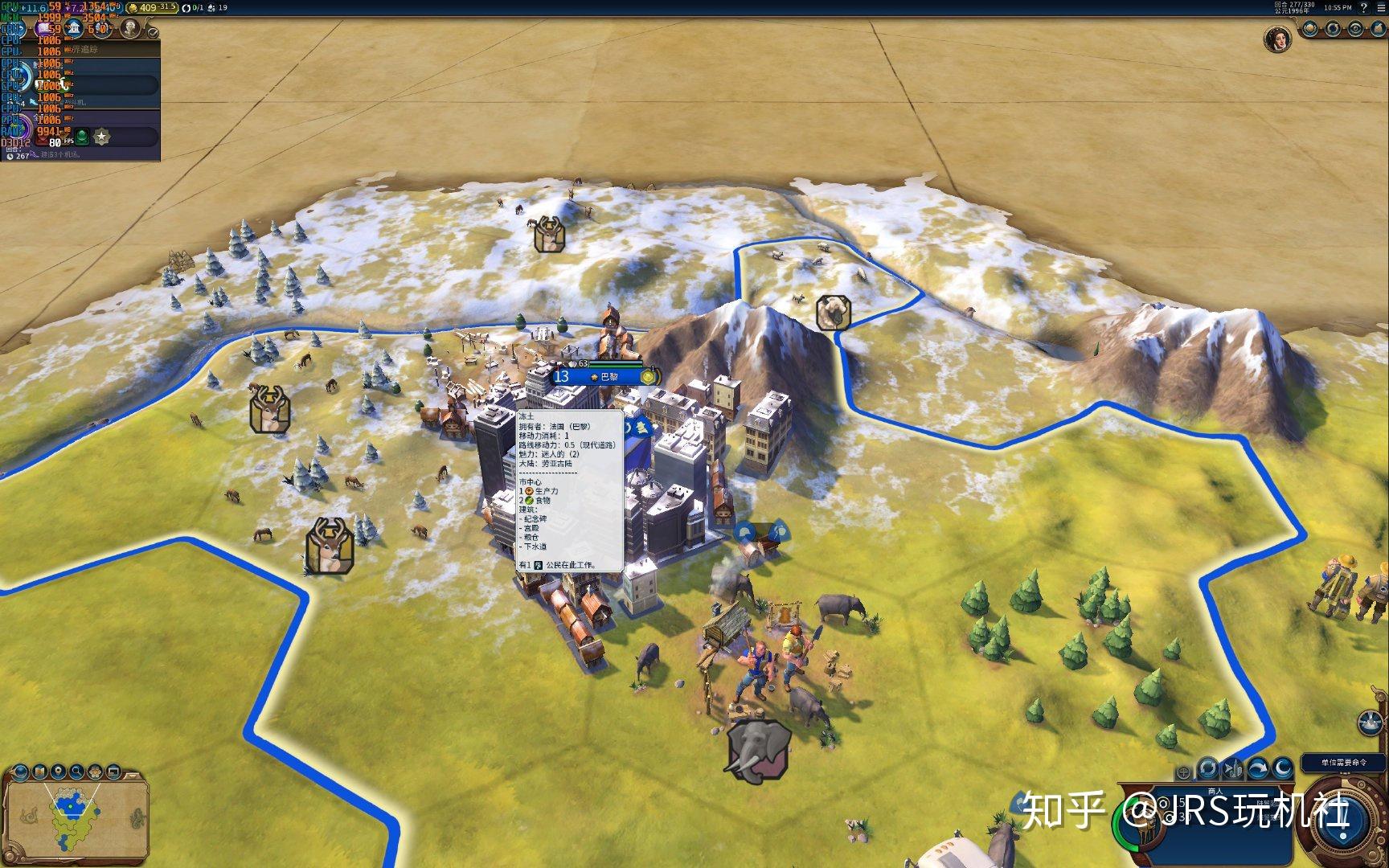The height and width of the screenshot is (868, 1389).
Task: Click the map pin button above minimap
Action: pyautogui.click(x=59, y=772)
